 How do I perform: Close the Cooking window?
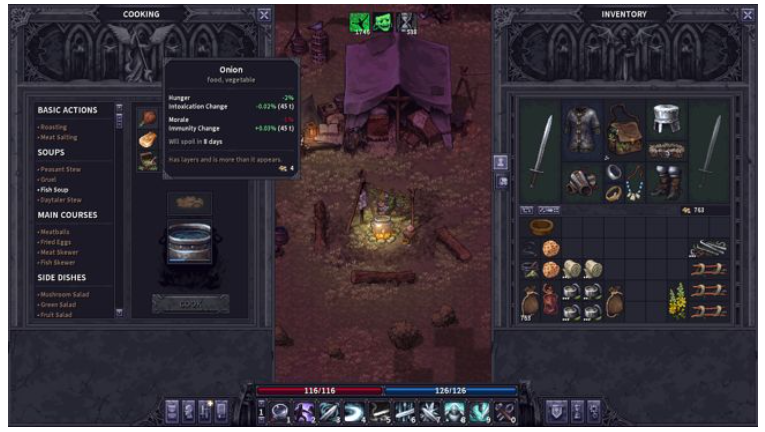tap(263, 15)
